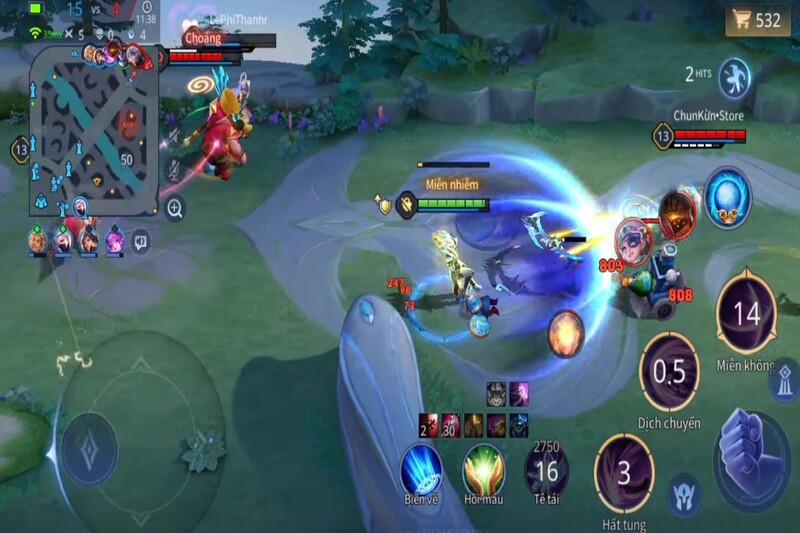This screenshot has width=800, height=533.
Task: Activate the Hồi máu heal spell
Action: tap(483, 469)
